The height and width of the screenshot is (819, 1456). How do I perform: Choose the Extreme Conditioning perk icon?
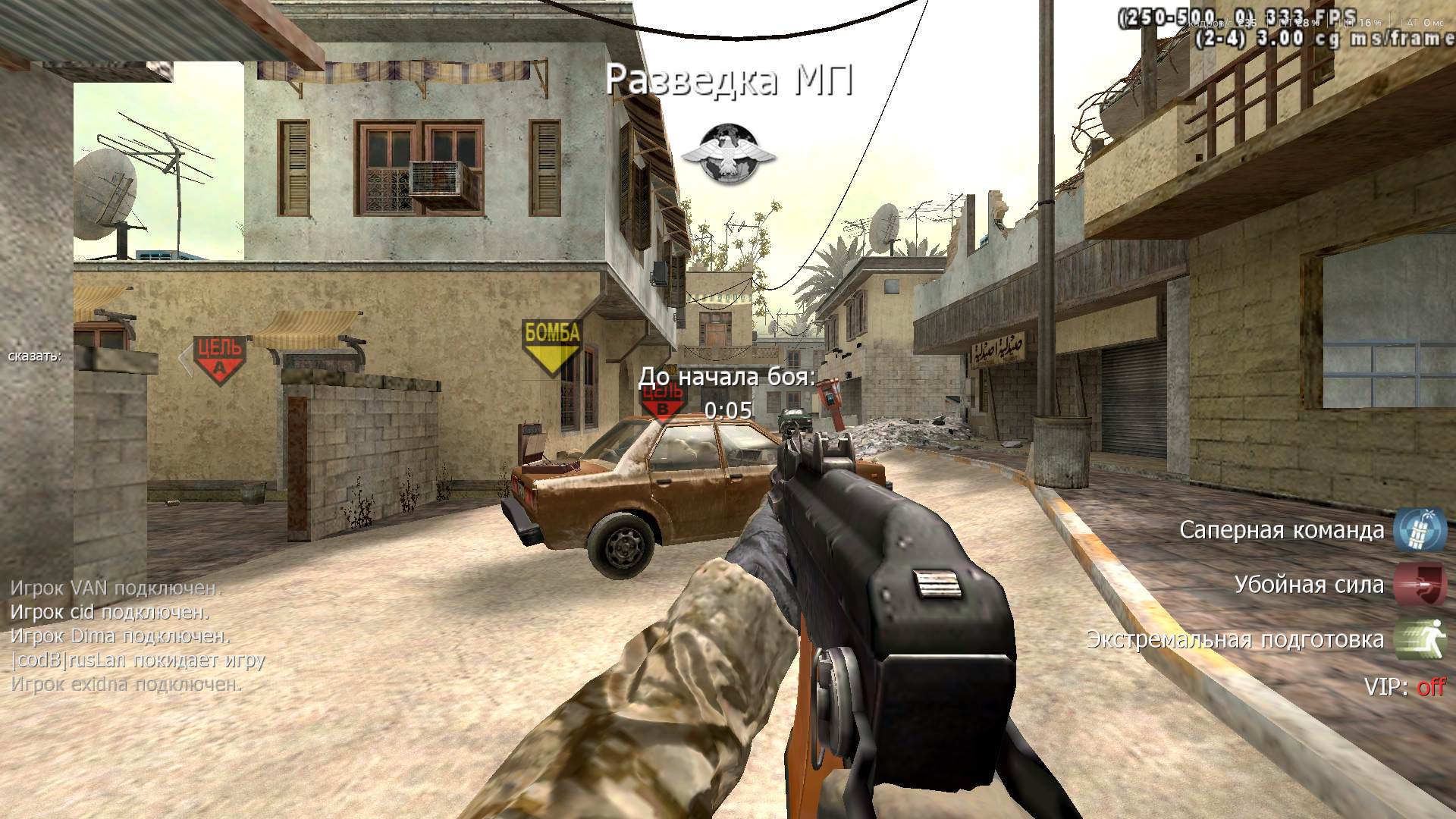(1420, 639)
